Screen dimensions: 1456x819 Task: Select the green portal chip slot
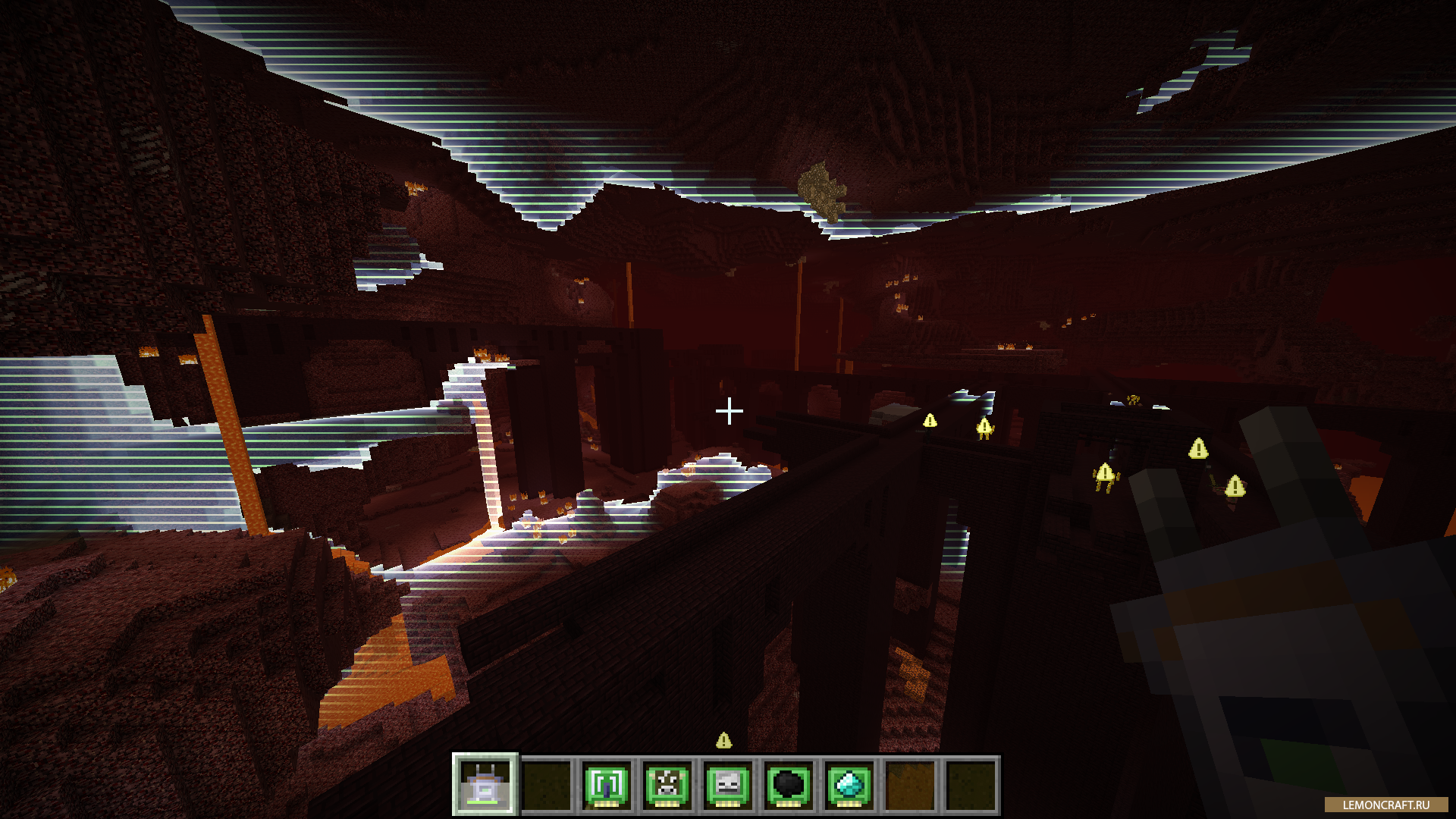click(607, 785)
